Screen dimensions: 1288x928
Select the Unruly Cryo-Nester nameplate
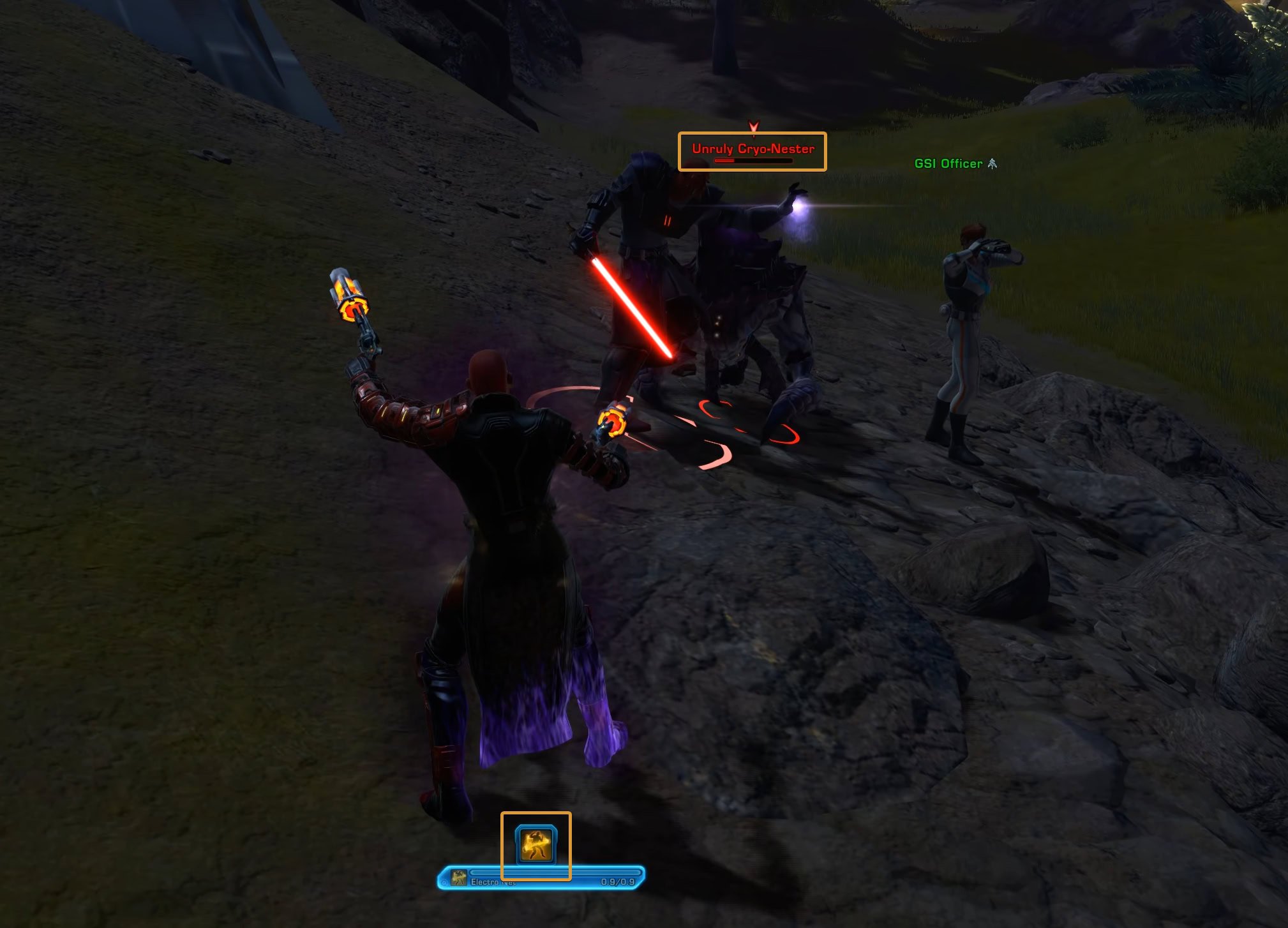(753, 149)
